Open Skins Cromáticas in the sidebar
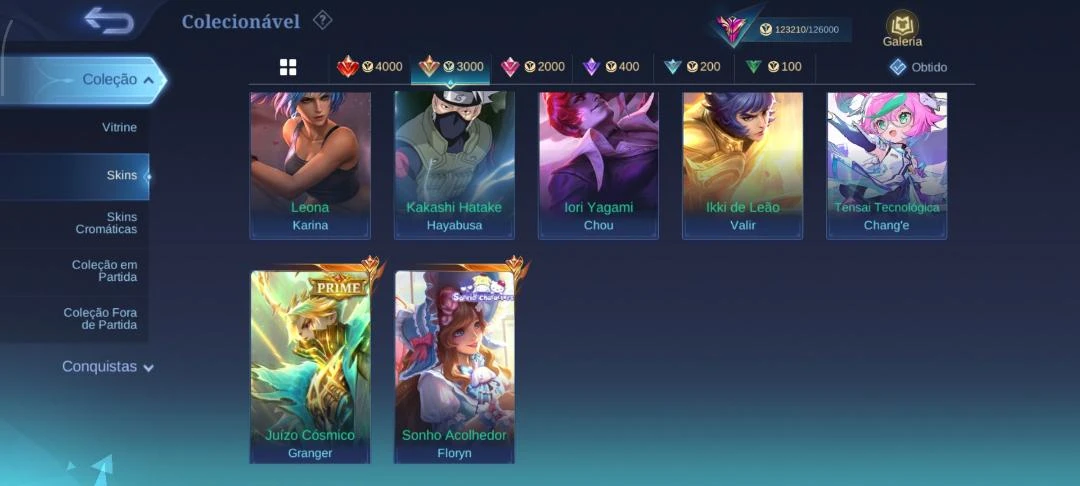This screenshot has height=486, width=1080. pos(106,223)
